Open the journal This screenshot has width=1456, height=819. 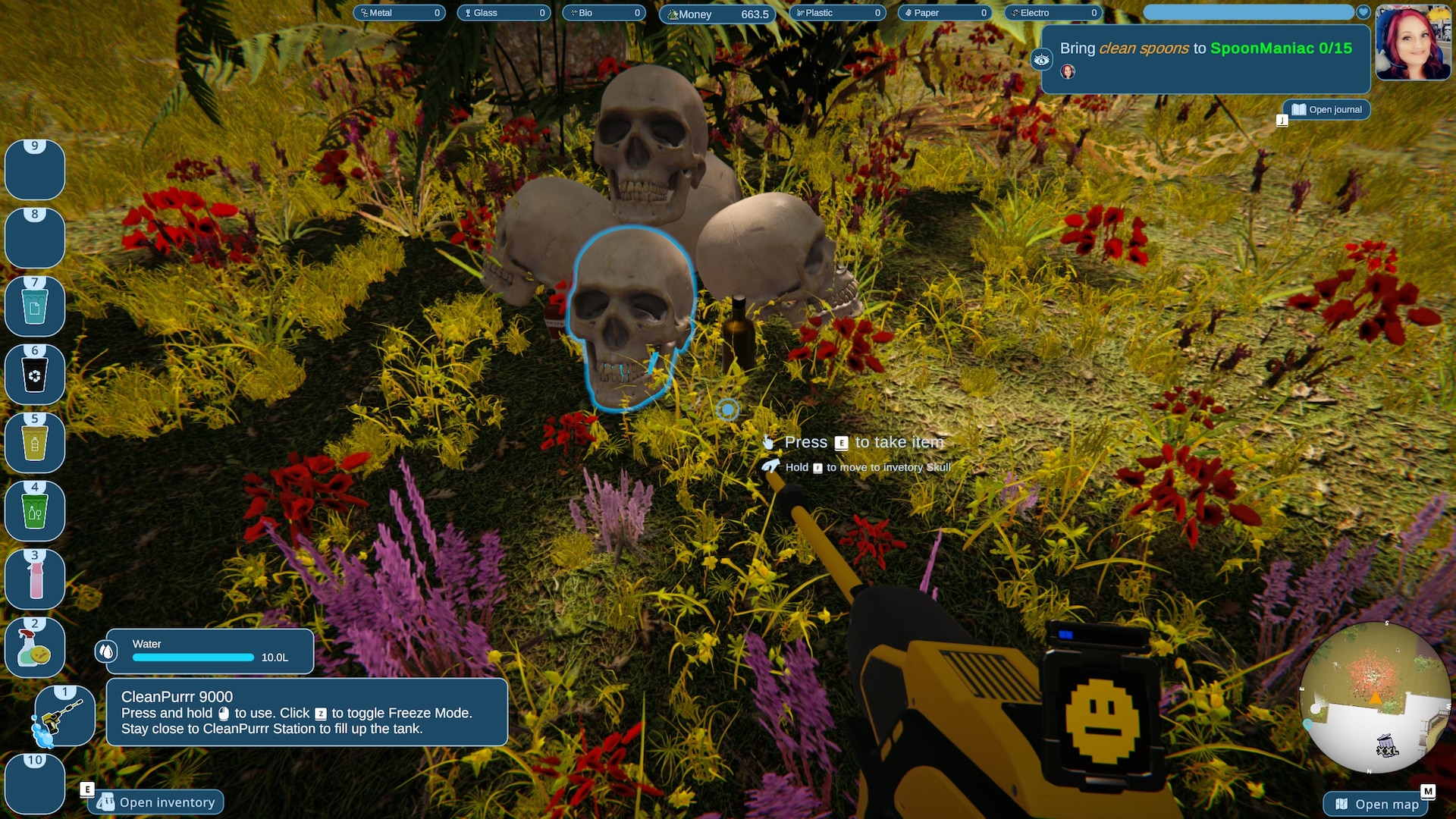coord(1326,110)
